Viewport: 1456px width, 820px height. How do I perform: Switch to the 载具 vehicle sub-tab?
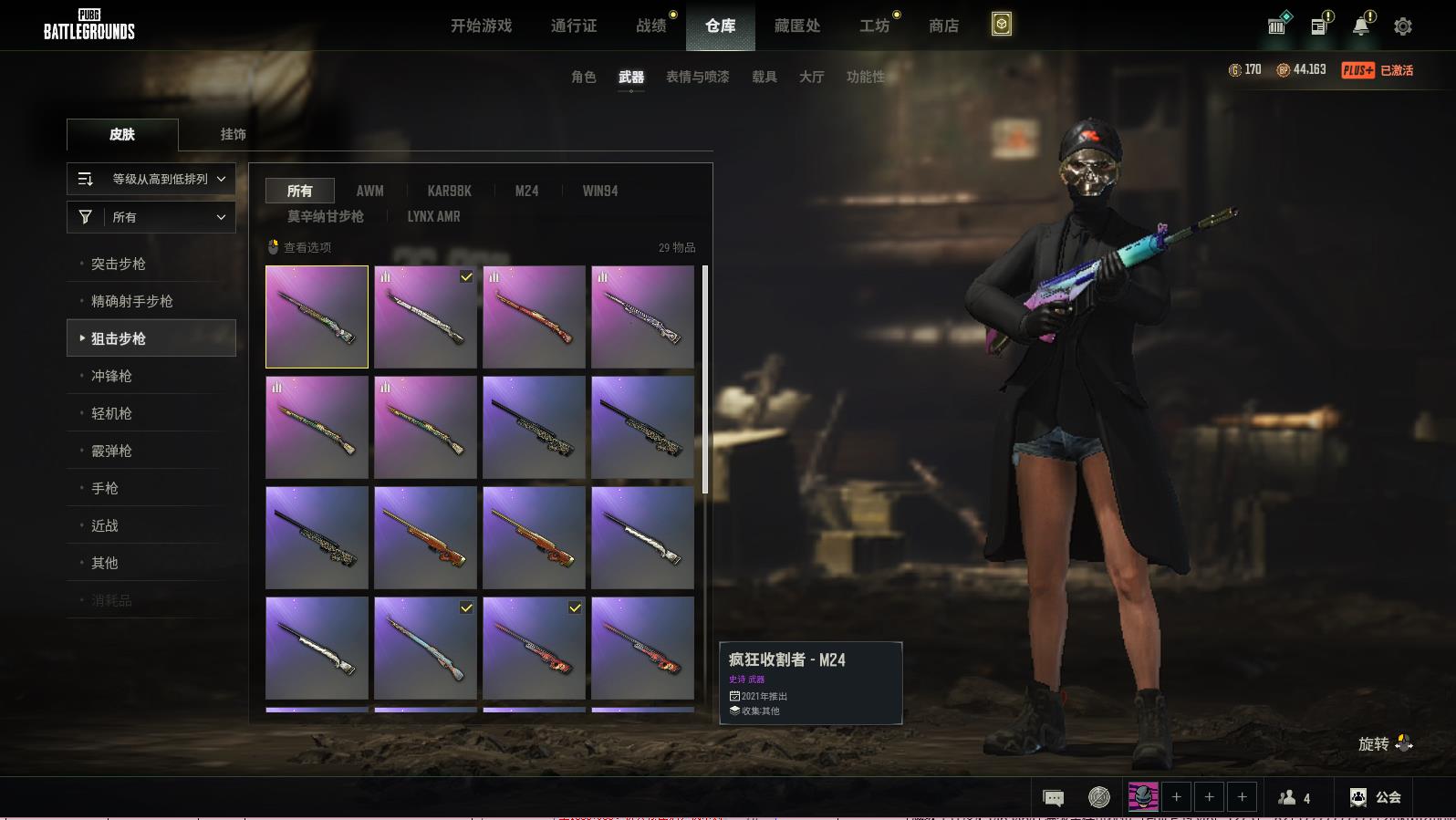click(x=764, y=77)
